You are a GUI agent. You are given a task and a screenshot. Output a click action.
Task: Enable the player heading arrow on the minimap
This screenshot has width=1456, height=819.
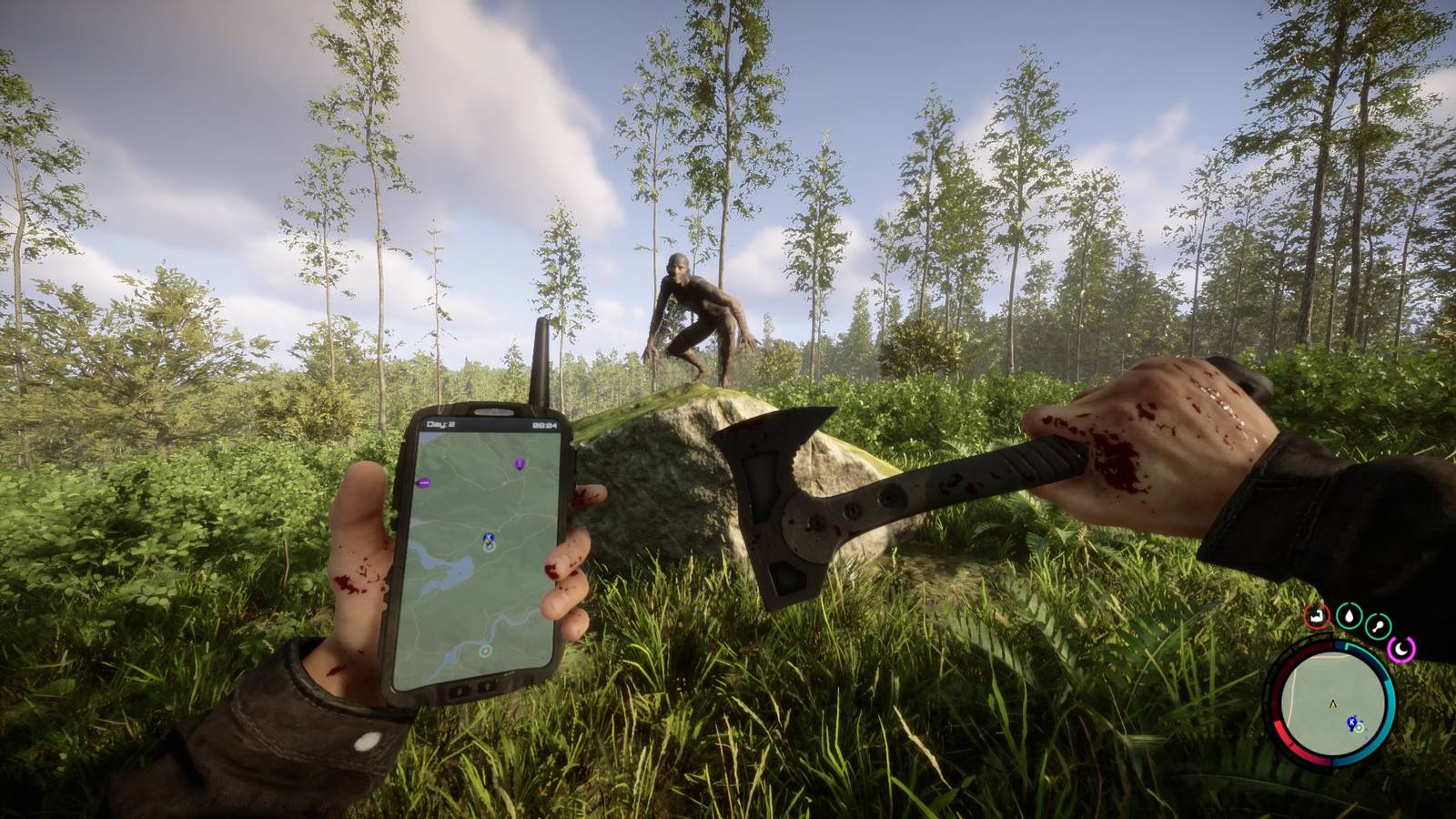[x=1332, y=704]
